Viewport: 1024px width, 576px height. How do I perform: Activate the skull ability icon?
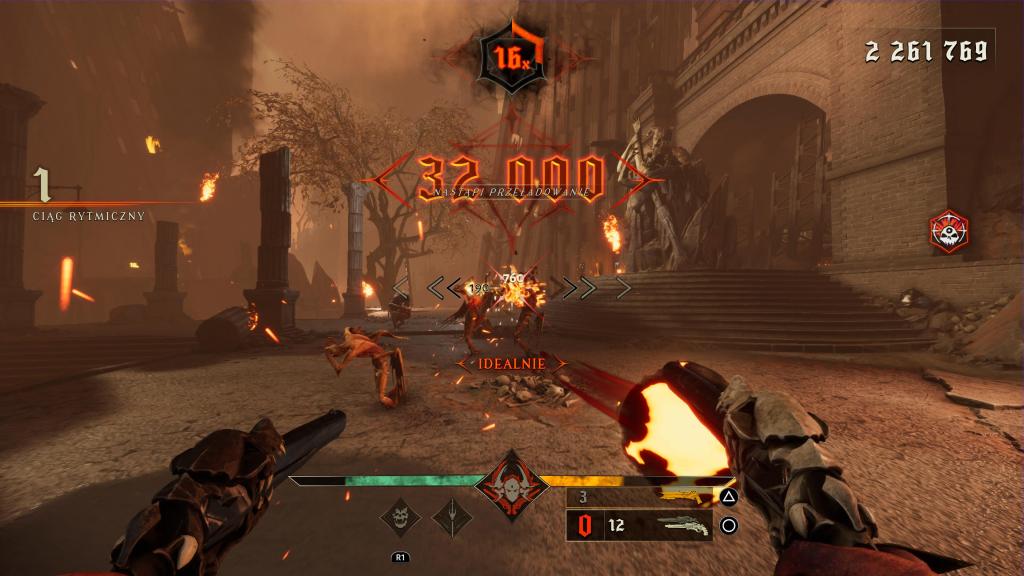(401, 517)
